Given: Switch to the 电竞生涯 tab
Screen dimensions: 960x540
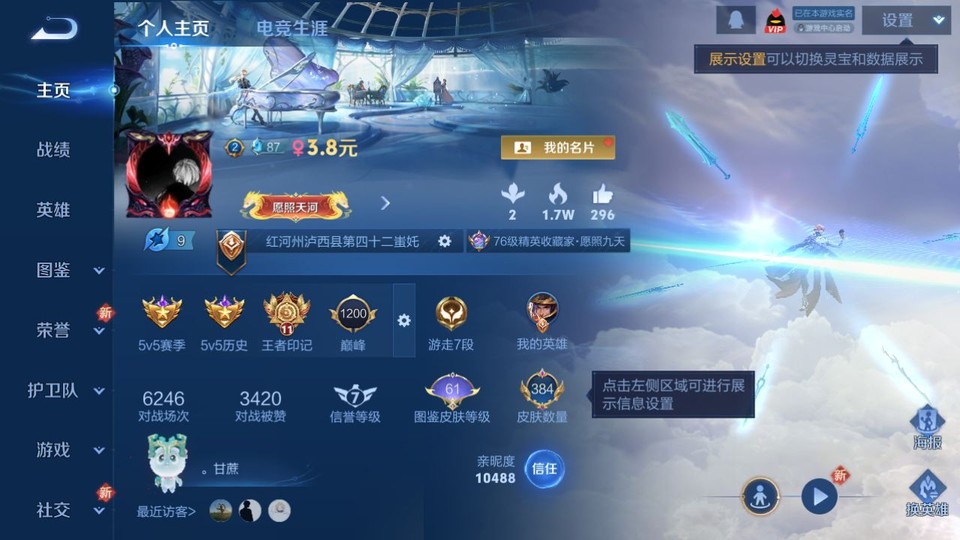Looking at the screenshot, I should click(x=291, y=28).
